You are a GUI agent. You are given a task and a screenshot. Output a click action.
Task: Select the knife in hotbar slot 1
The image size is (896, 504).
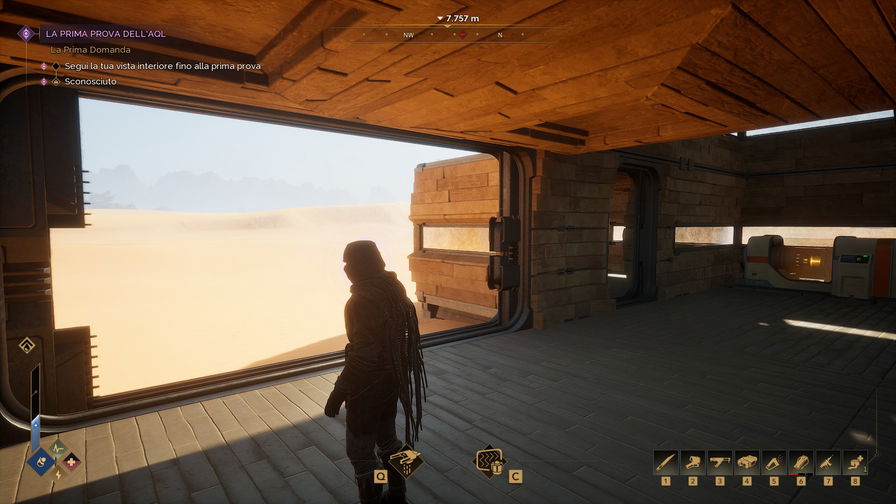pyautogui.click(x=665, y=462)
